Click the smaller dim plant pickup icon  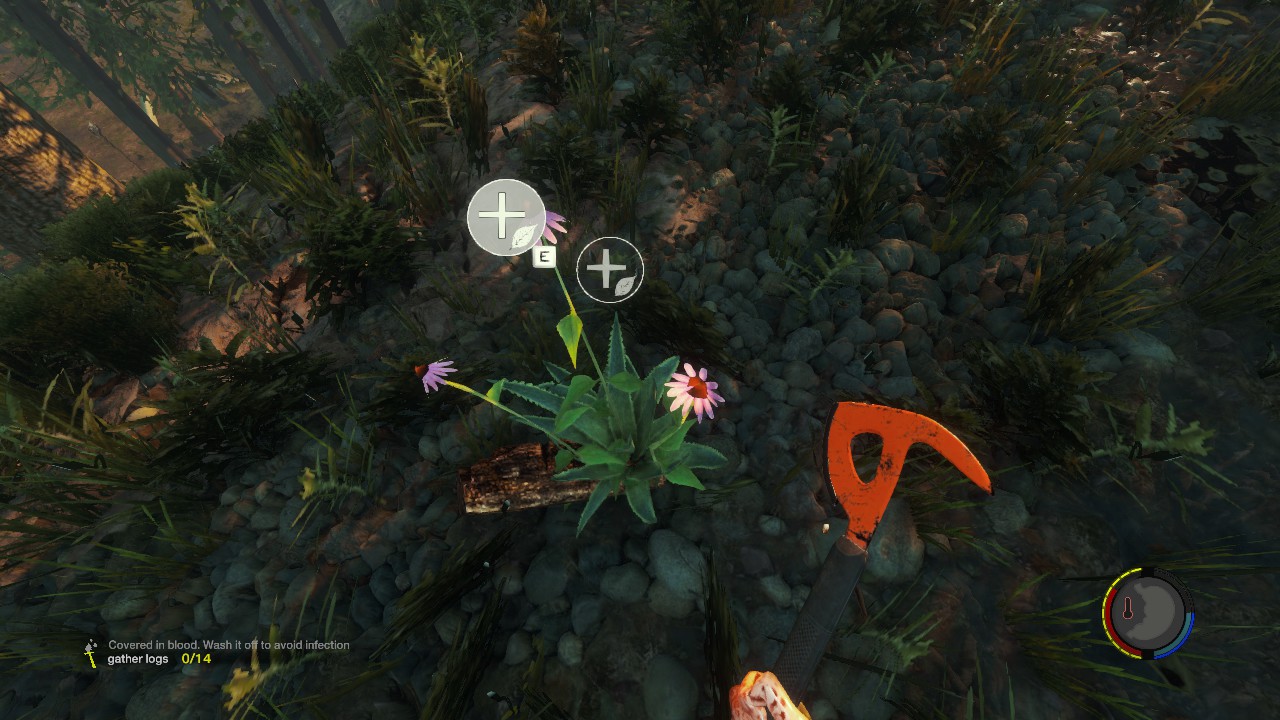coord(610,270)
